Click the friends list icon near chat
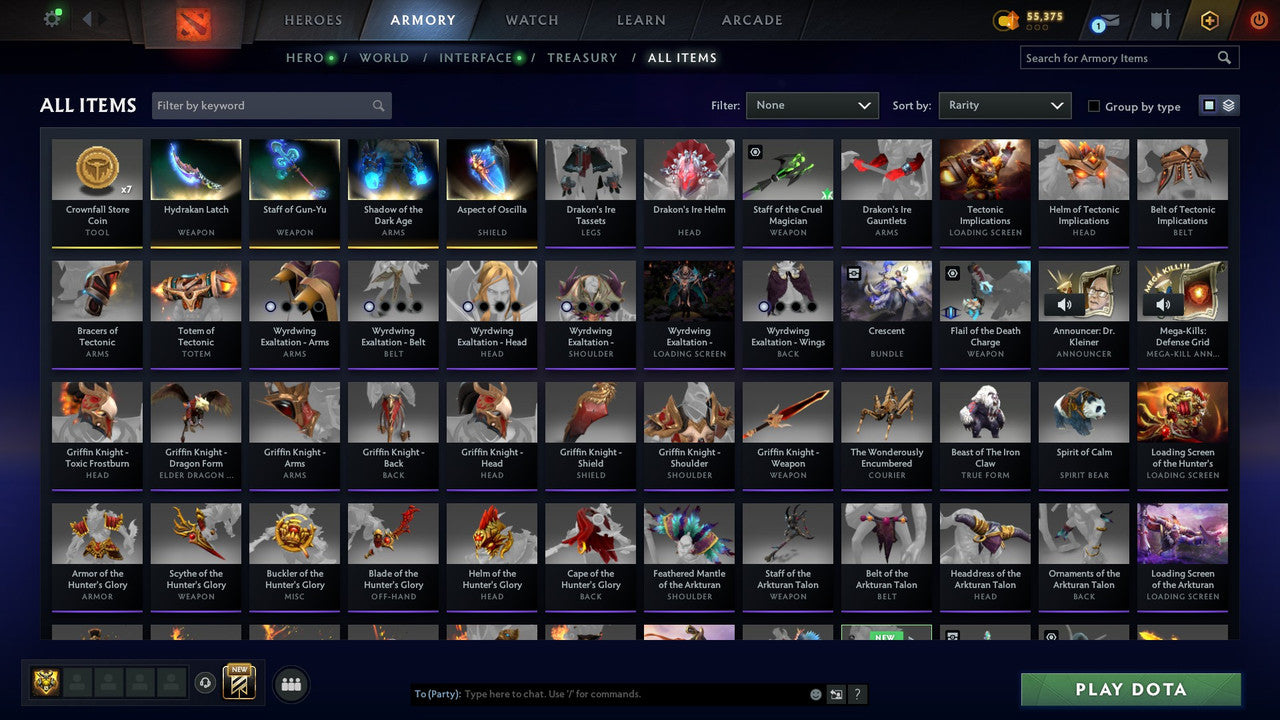Screen dimensions: 1280x720 pyautogui.click(x=289, y=684)
